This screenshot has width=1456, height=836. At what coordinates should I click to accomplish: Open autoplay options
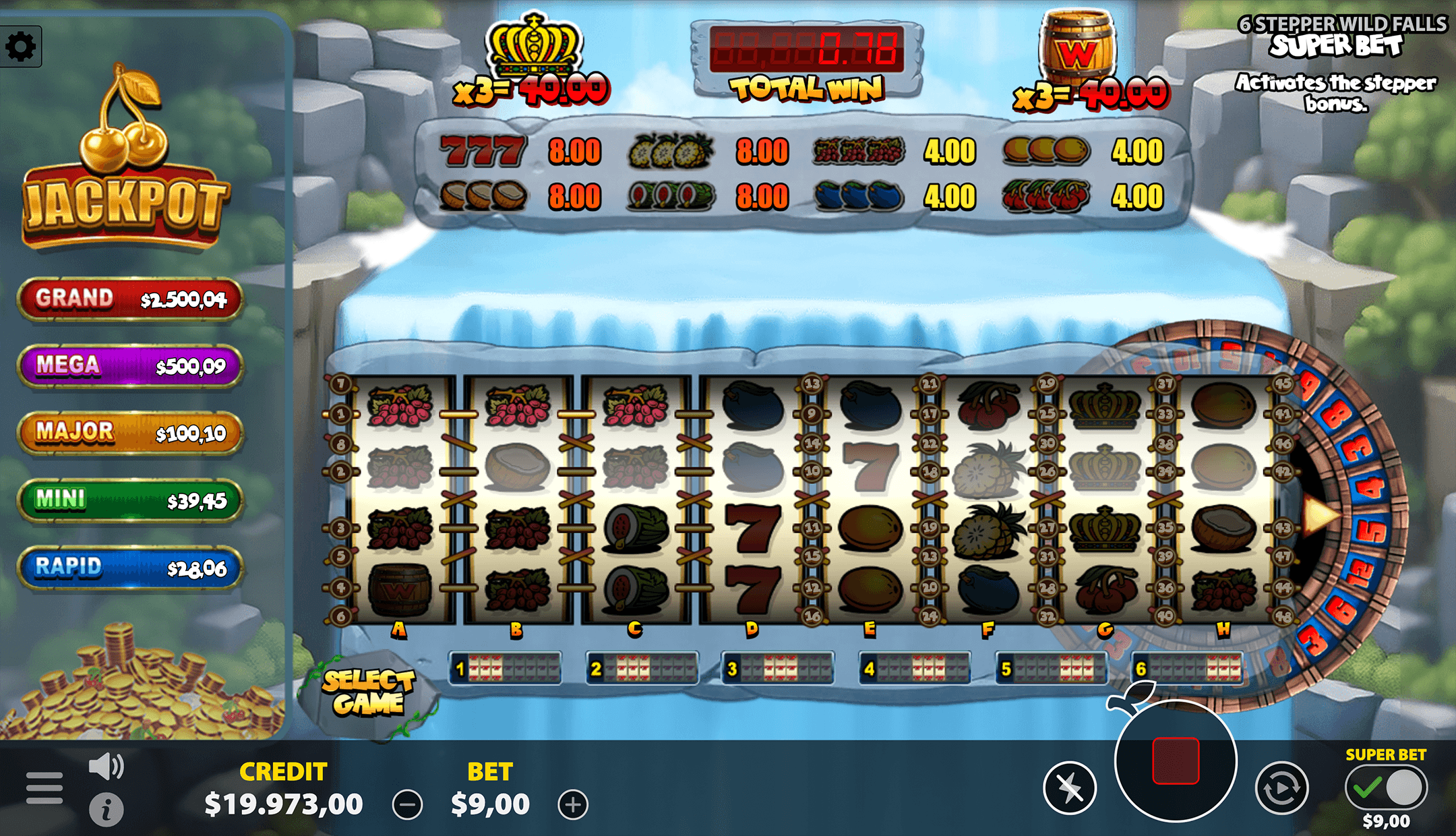pyautogui.click(x=1281, y=787)
